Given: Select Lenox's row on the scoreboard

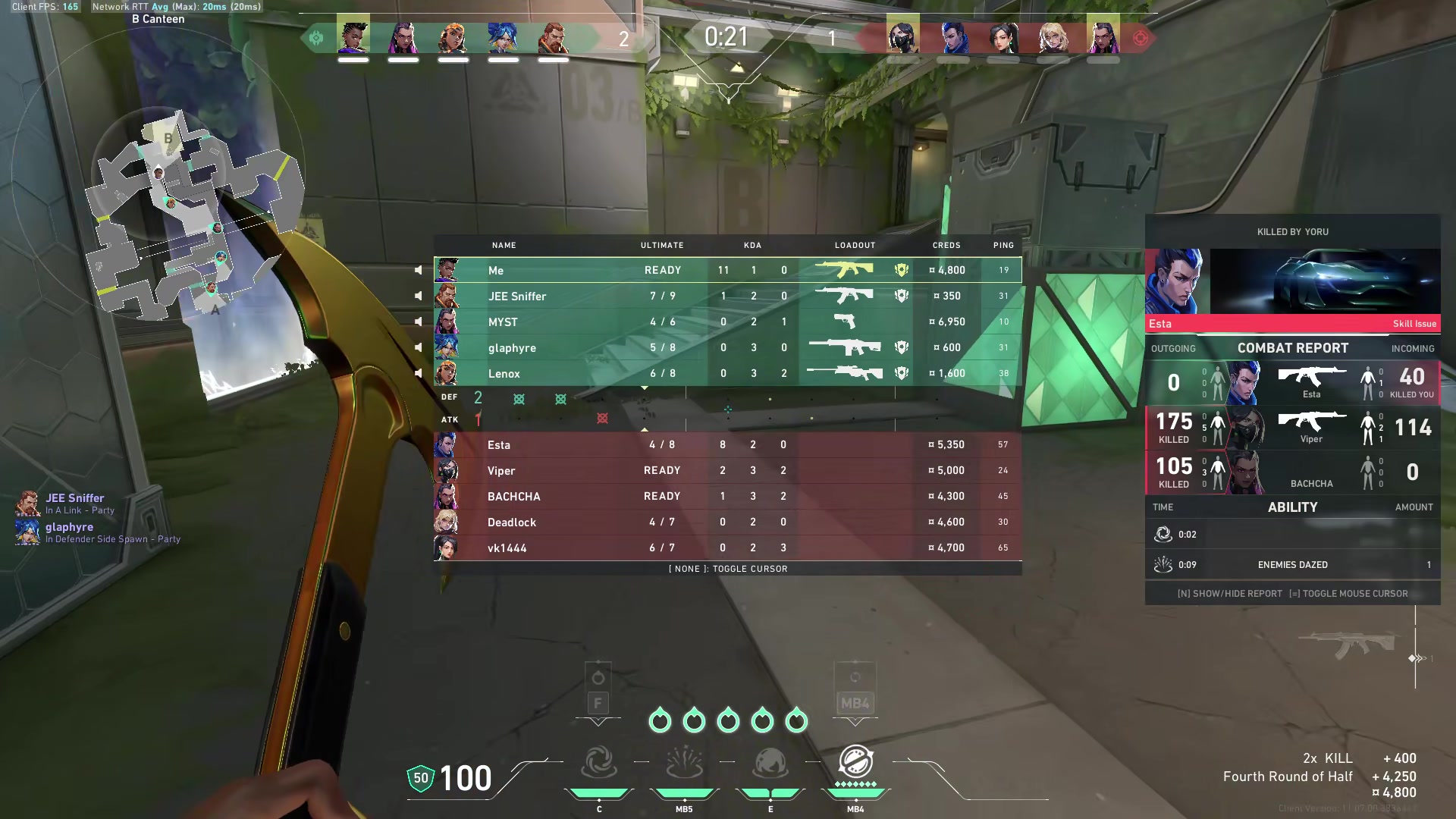Looking at the screenshot, I should pyautogui.click(x=726, y=373).
